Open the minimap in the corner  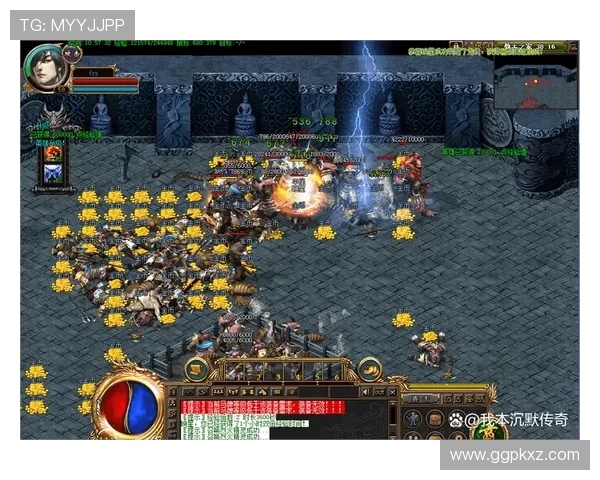[536, 84]
